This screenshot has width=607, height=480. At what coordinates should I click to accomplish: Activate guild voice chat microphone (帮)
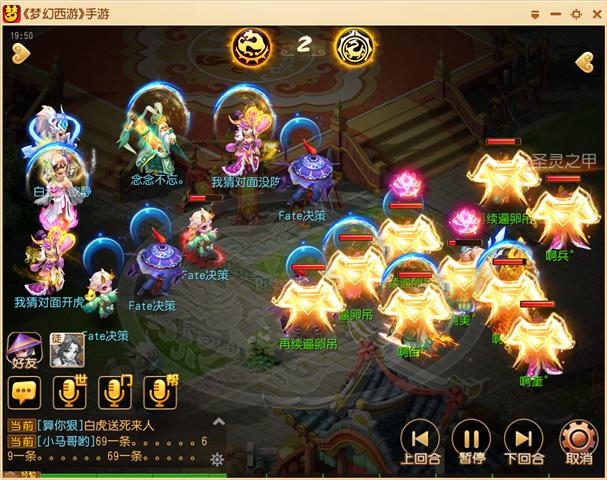[160, 393]
